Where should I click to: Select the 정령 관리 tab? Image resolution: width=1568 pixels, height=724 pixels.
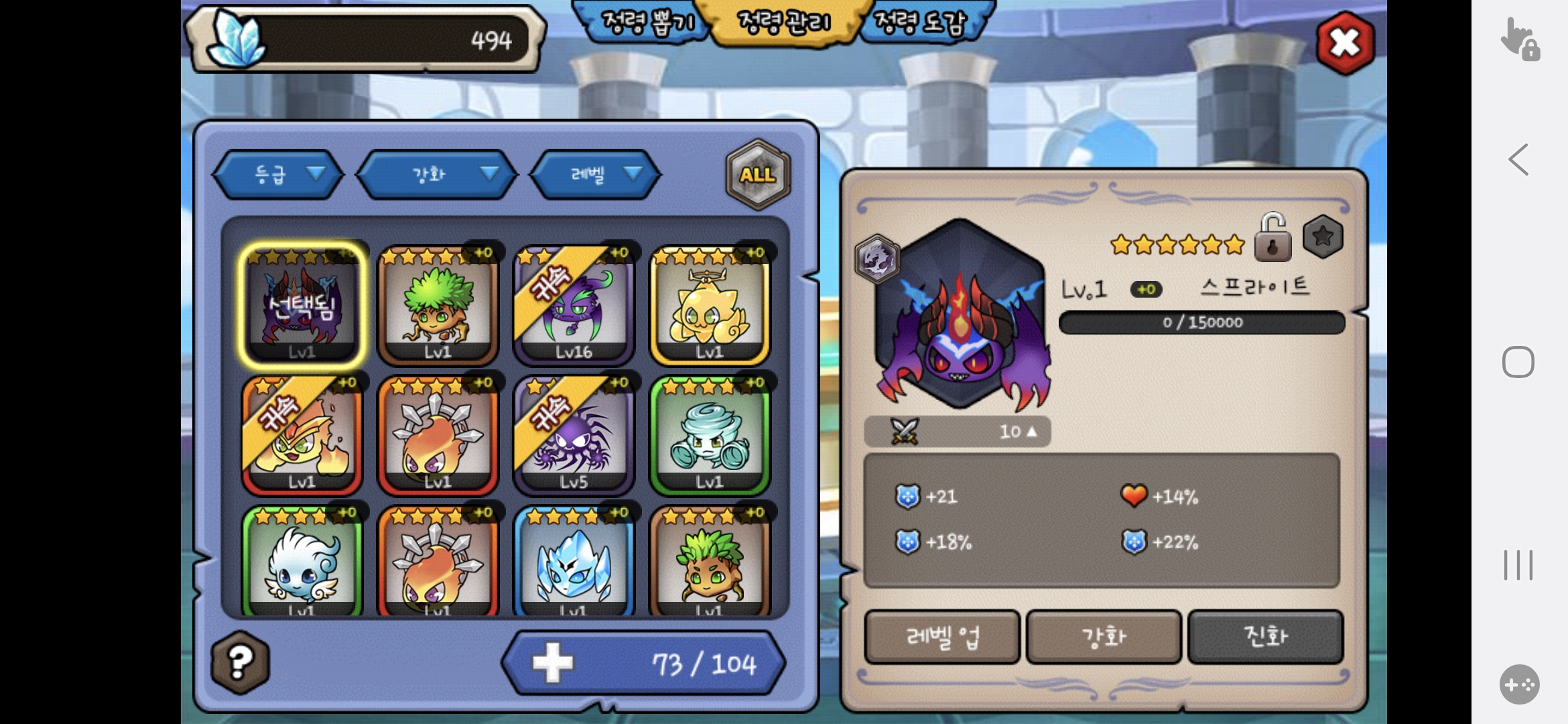point(783,23)
